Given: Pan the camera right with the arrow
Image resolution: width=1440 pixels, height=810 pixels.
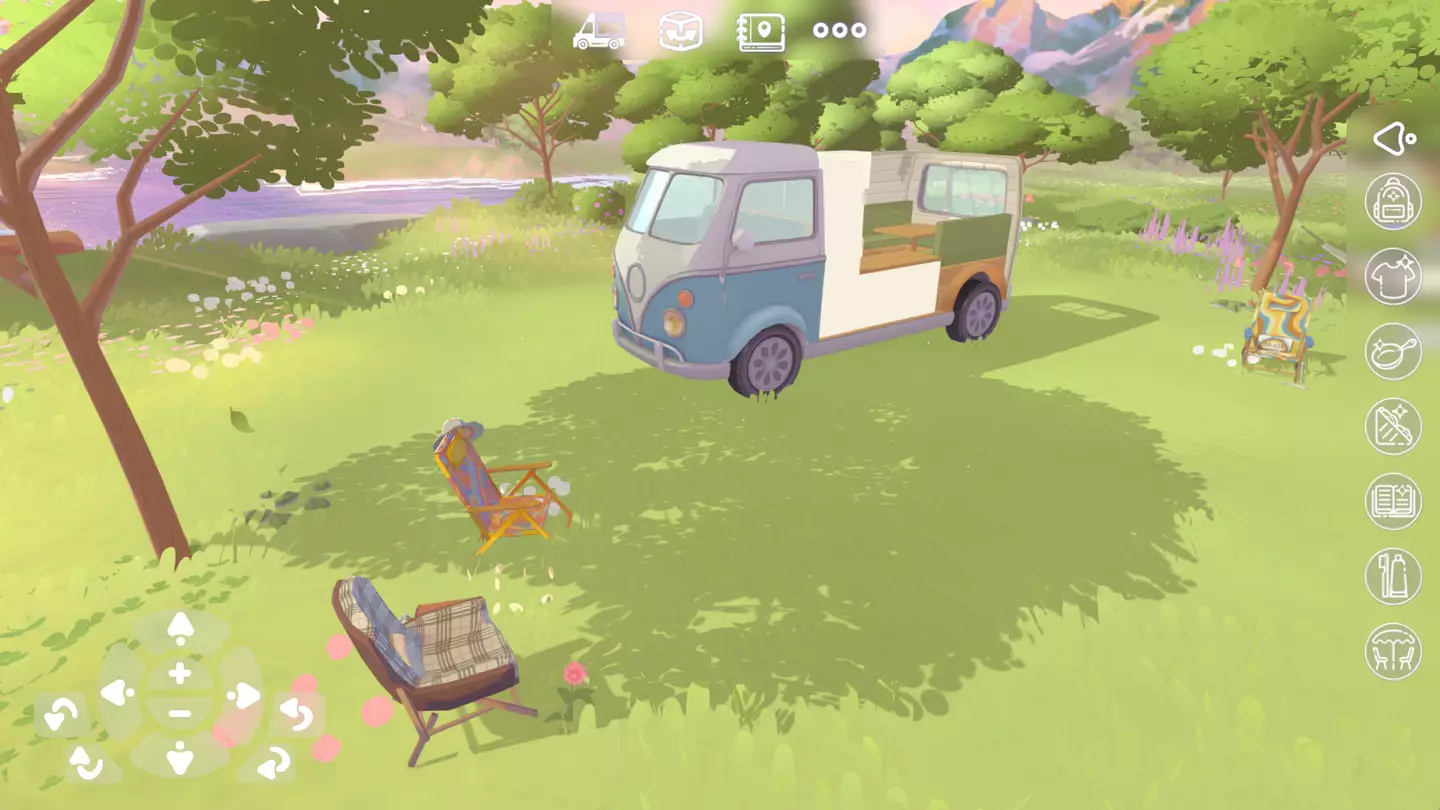Looking at the screenshot, I should [245, 694].
